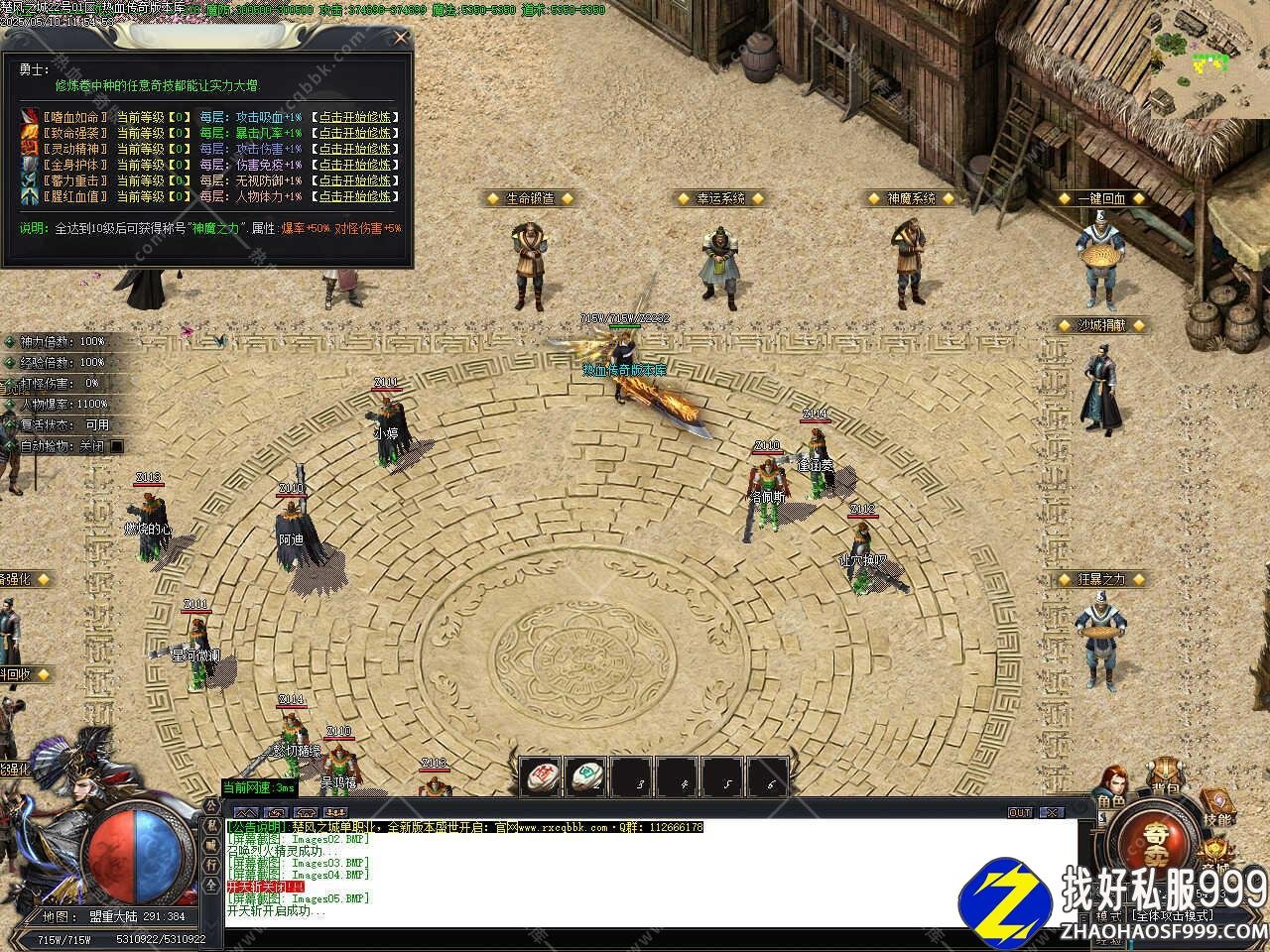Start training 嗜血如命 skill
This screenshot has height=952, width=1270.
[355, 116]
